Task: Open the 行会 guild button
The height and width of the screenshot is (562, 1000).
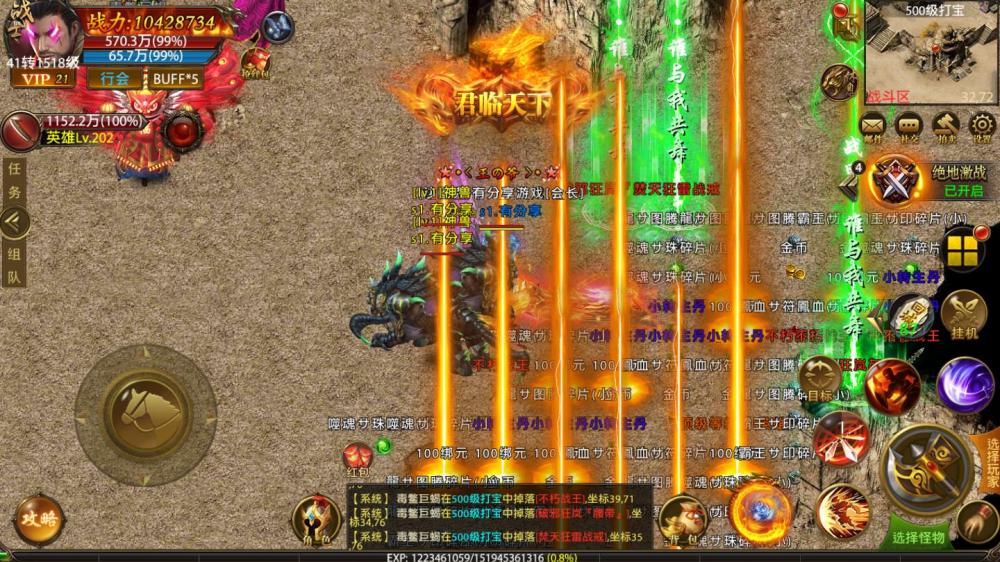Action: pyautogui.click(x=114, y=78)
